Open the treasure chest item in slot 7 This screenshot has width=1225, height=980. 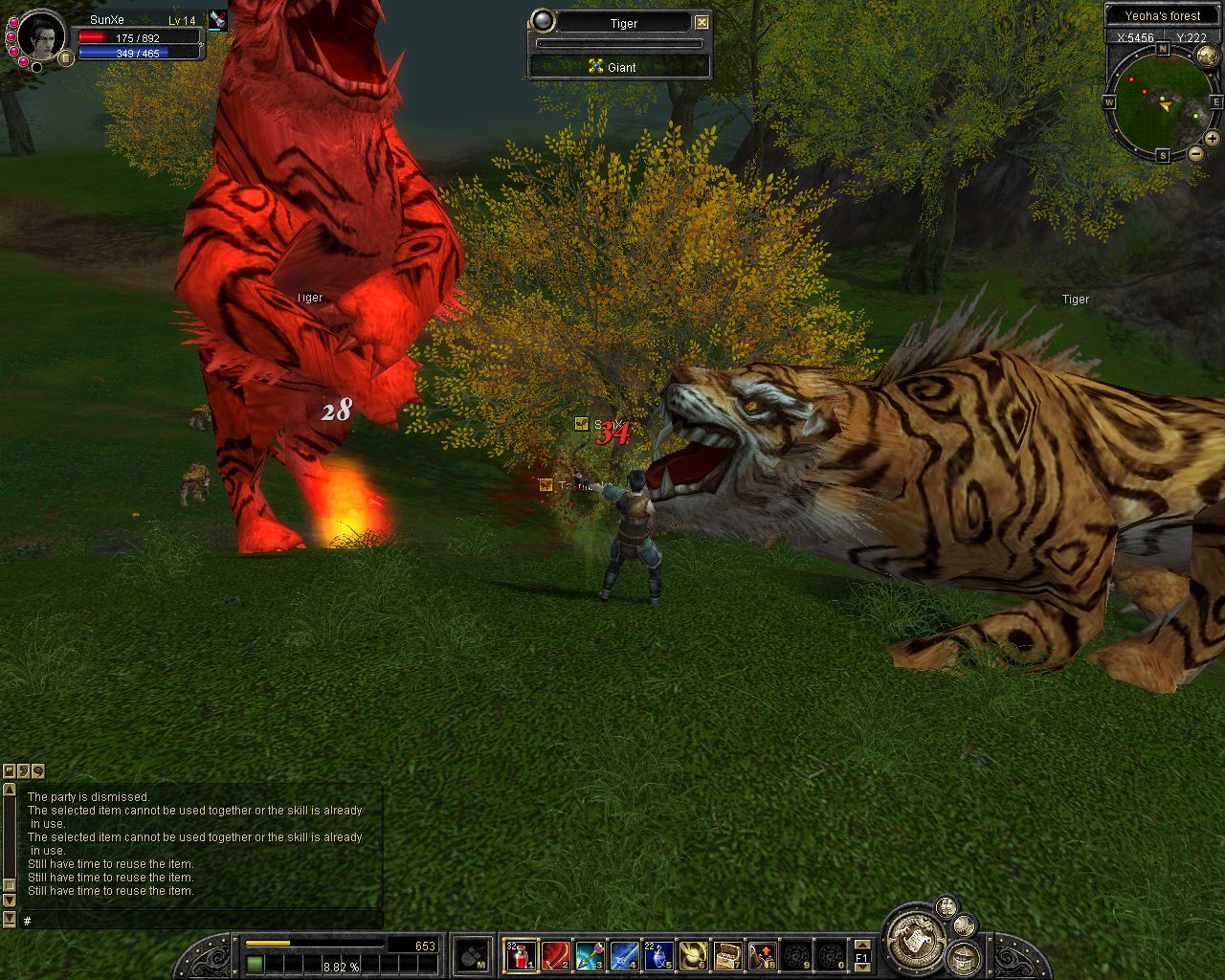(x=727, y=955)
